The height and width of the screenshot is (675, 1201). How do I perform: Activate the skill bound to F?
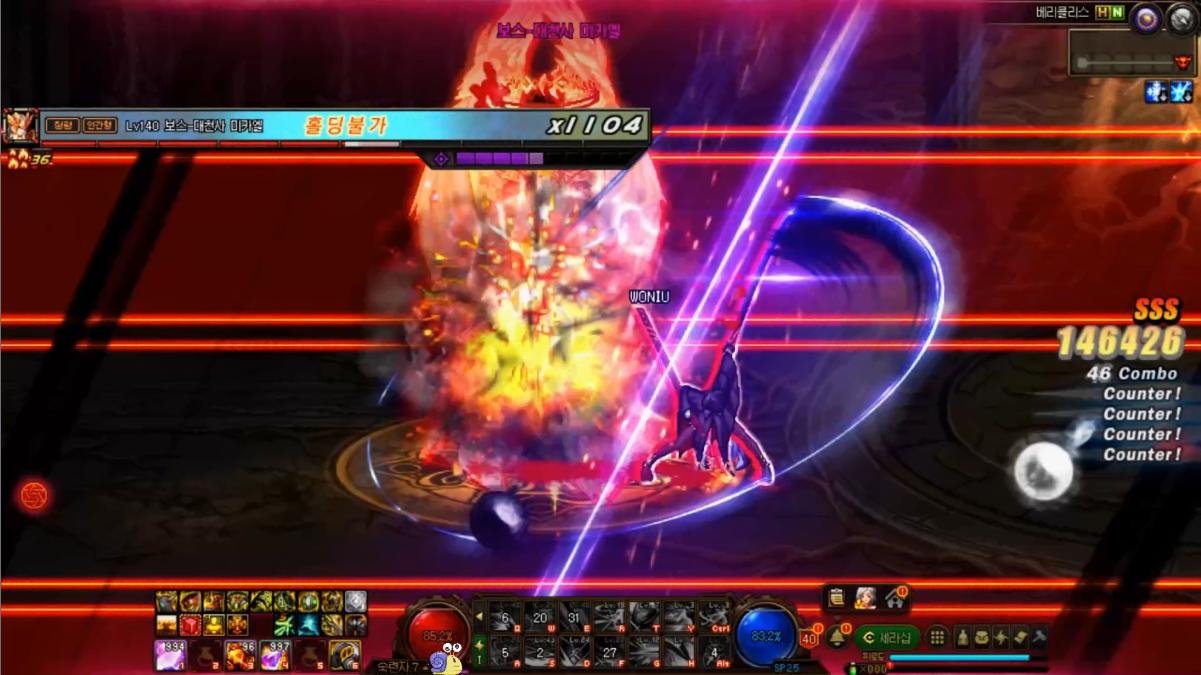[x=609, y=653]
